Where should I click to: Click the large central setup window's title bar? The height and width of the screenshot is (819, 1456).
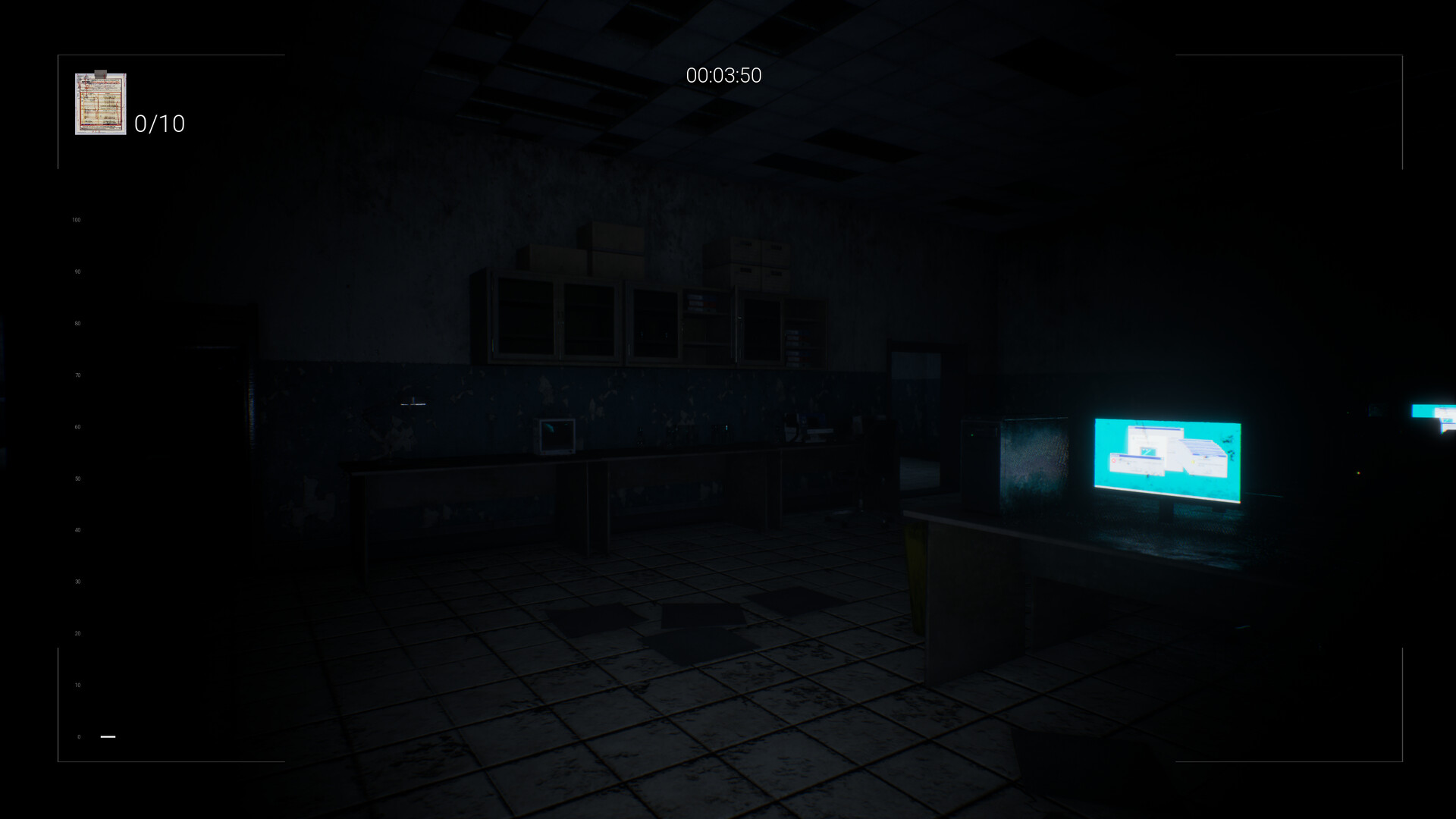tap(1157, 428)
